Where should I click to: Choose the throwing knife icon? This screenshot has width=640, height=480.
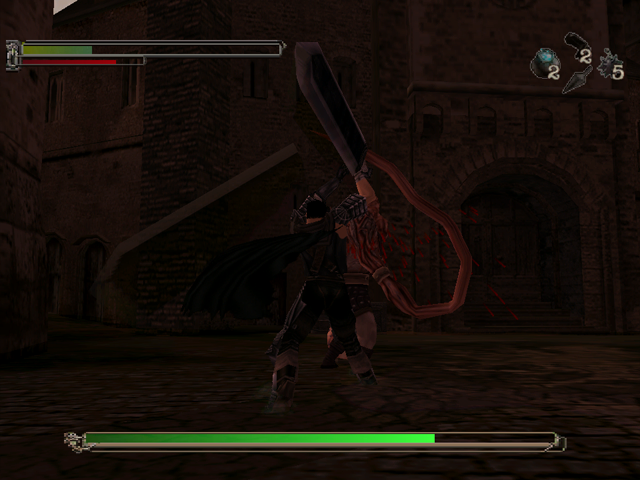(x=575, y=80)
